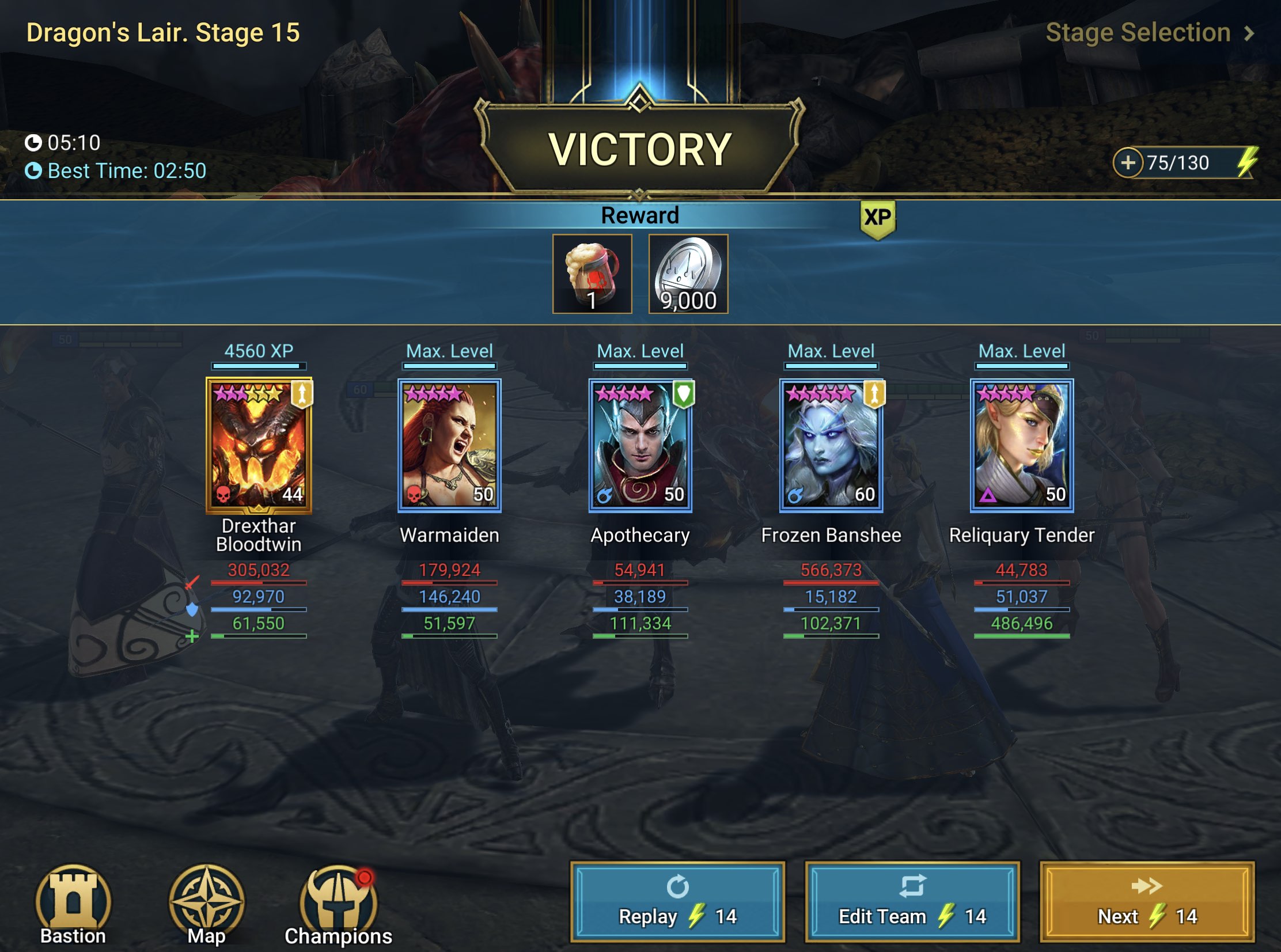Image resolution: width=1281 pixels, height=952 pixels.
Task: Select Reliquary Tender's portrait
Action: 1021,449
